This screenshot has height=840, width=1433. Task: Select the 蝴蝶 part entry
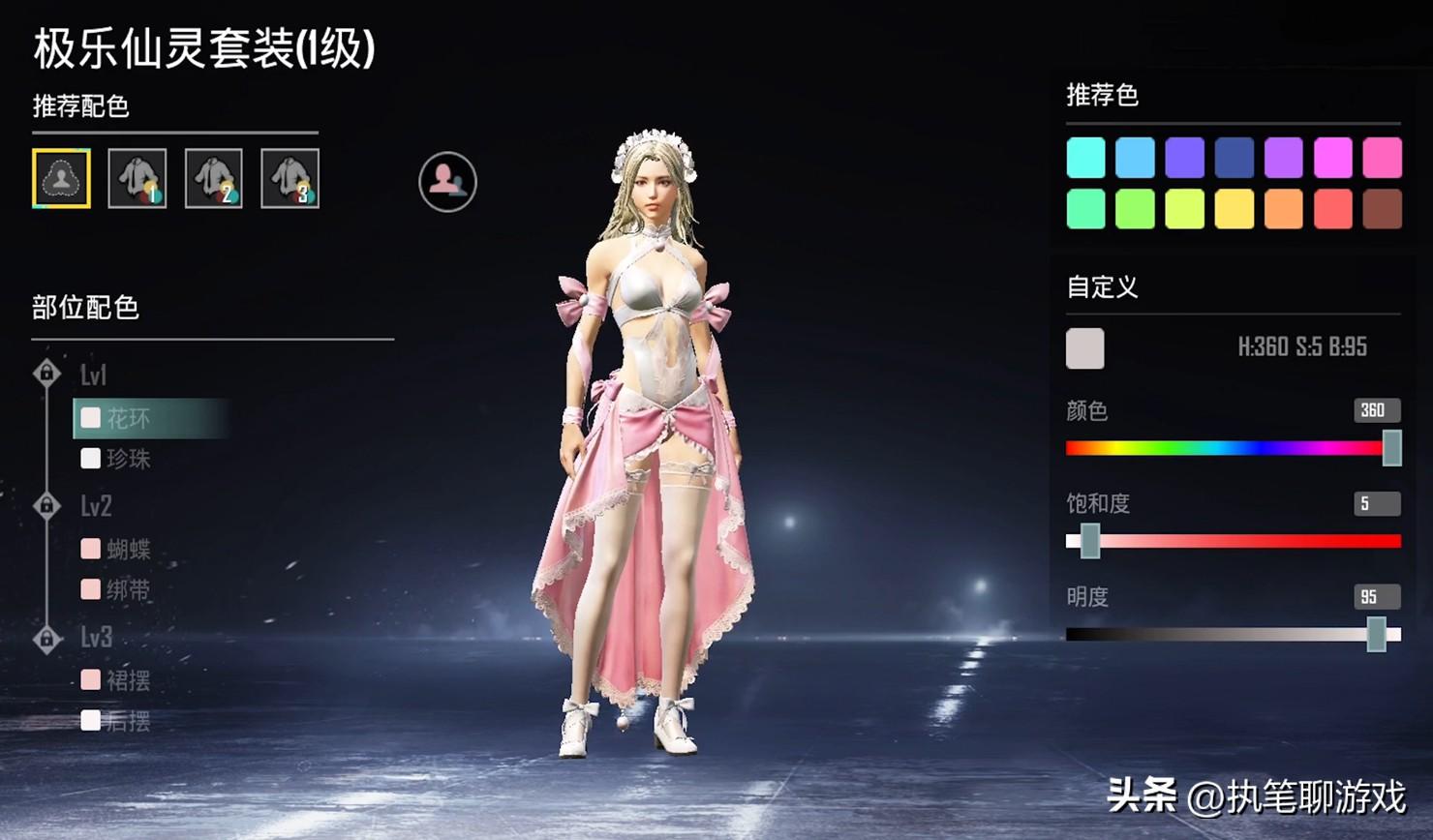click(127, 549)
